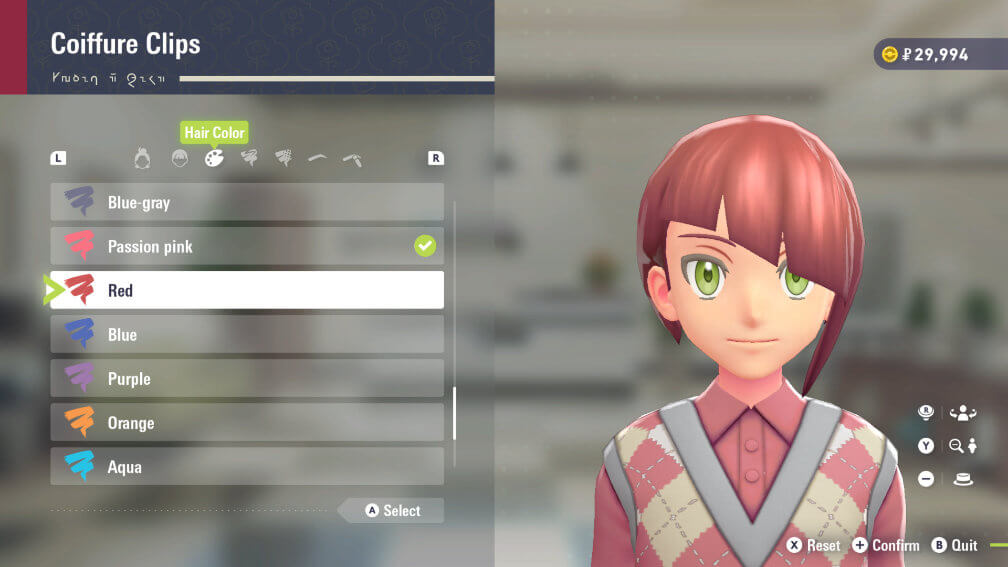Toggle the hat display icon
The image size is (1008, 567).
click(963, 479)
